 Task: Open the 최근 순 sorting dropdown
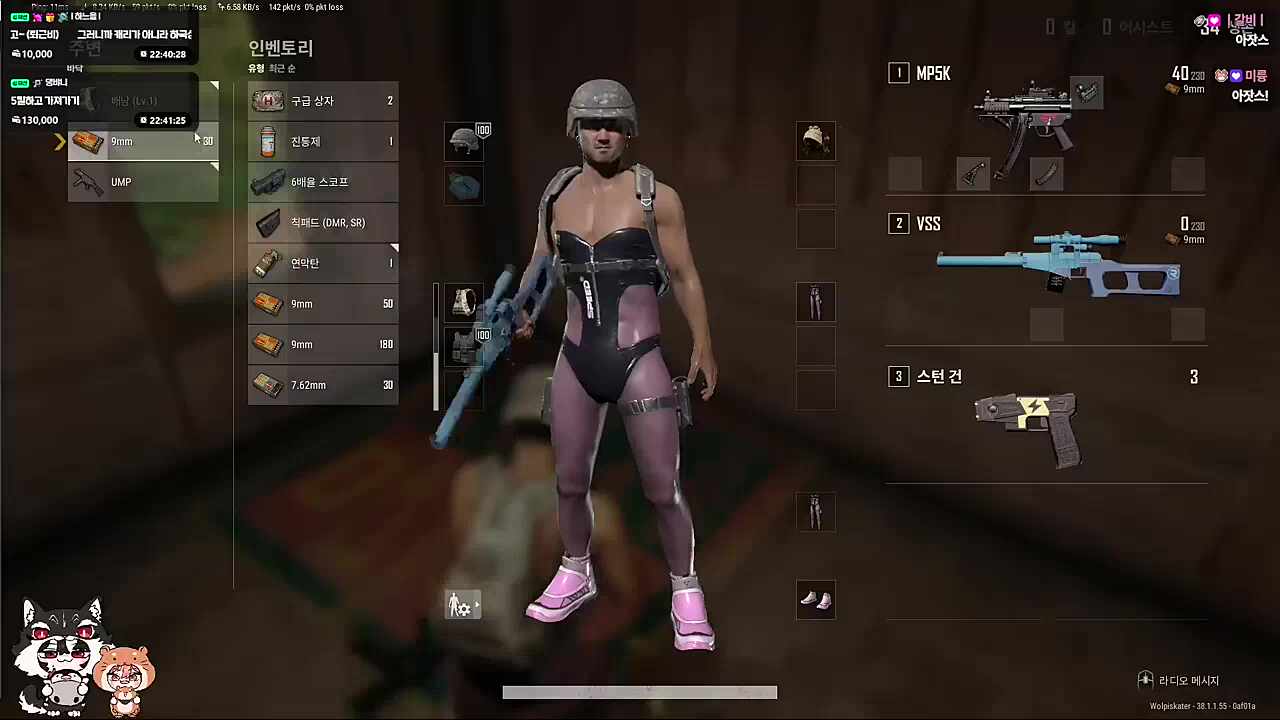[x=281, y=68]
